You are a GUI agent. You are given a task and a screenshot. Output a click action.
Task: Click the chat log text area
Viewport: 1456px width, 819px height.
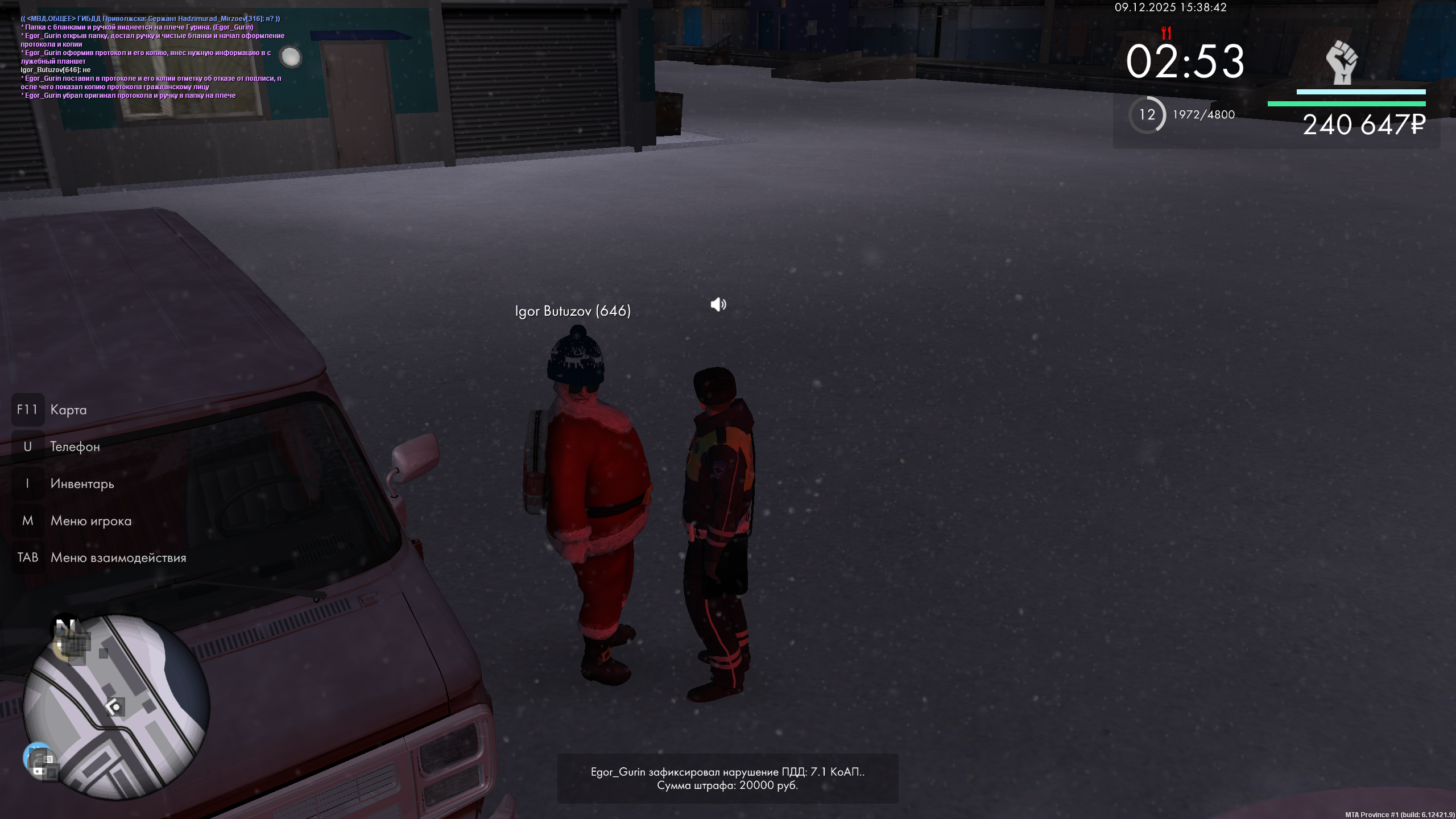tap(151, 57)
